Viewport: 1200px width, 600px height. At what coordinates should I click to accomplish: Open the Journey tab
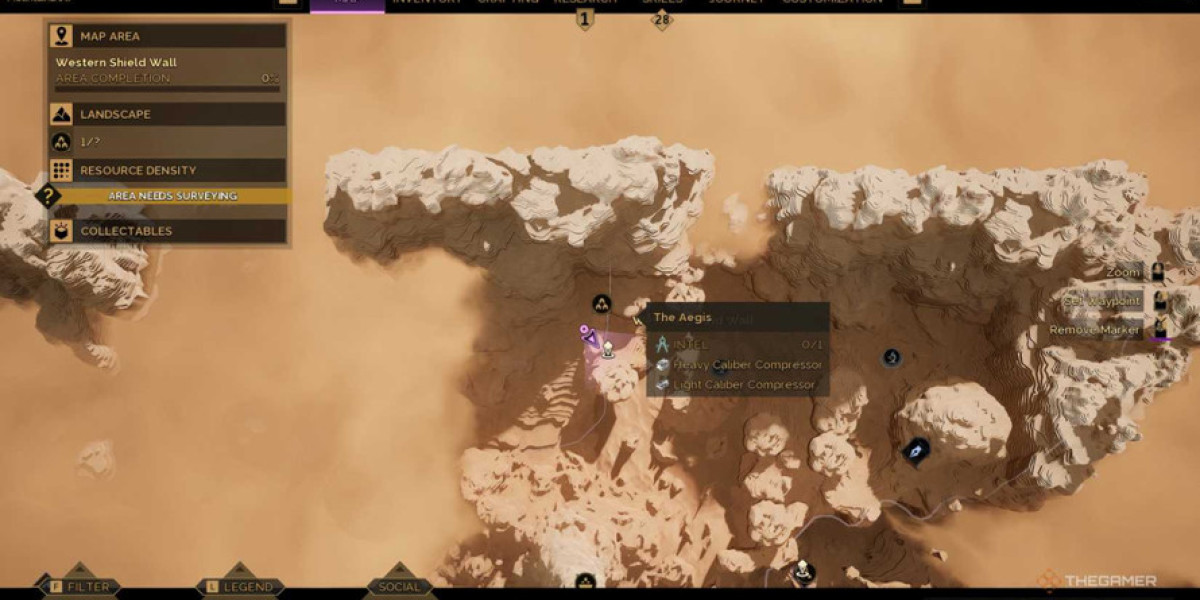coord(737,3)
